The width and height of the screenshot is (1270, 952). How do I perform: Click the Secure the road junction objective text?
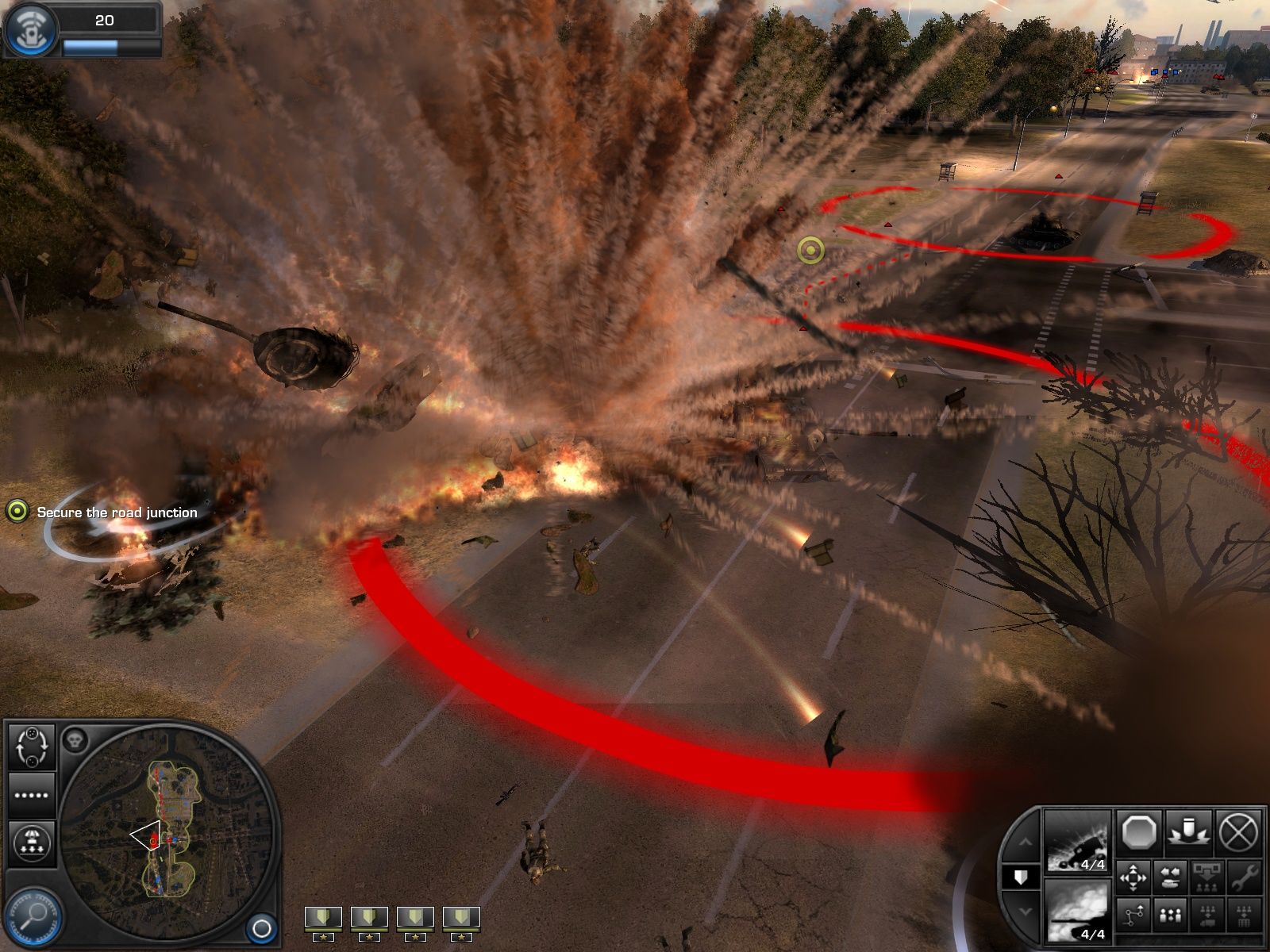pos(116,512)
